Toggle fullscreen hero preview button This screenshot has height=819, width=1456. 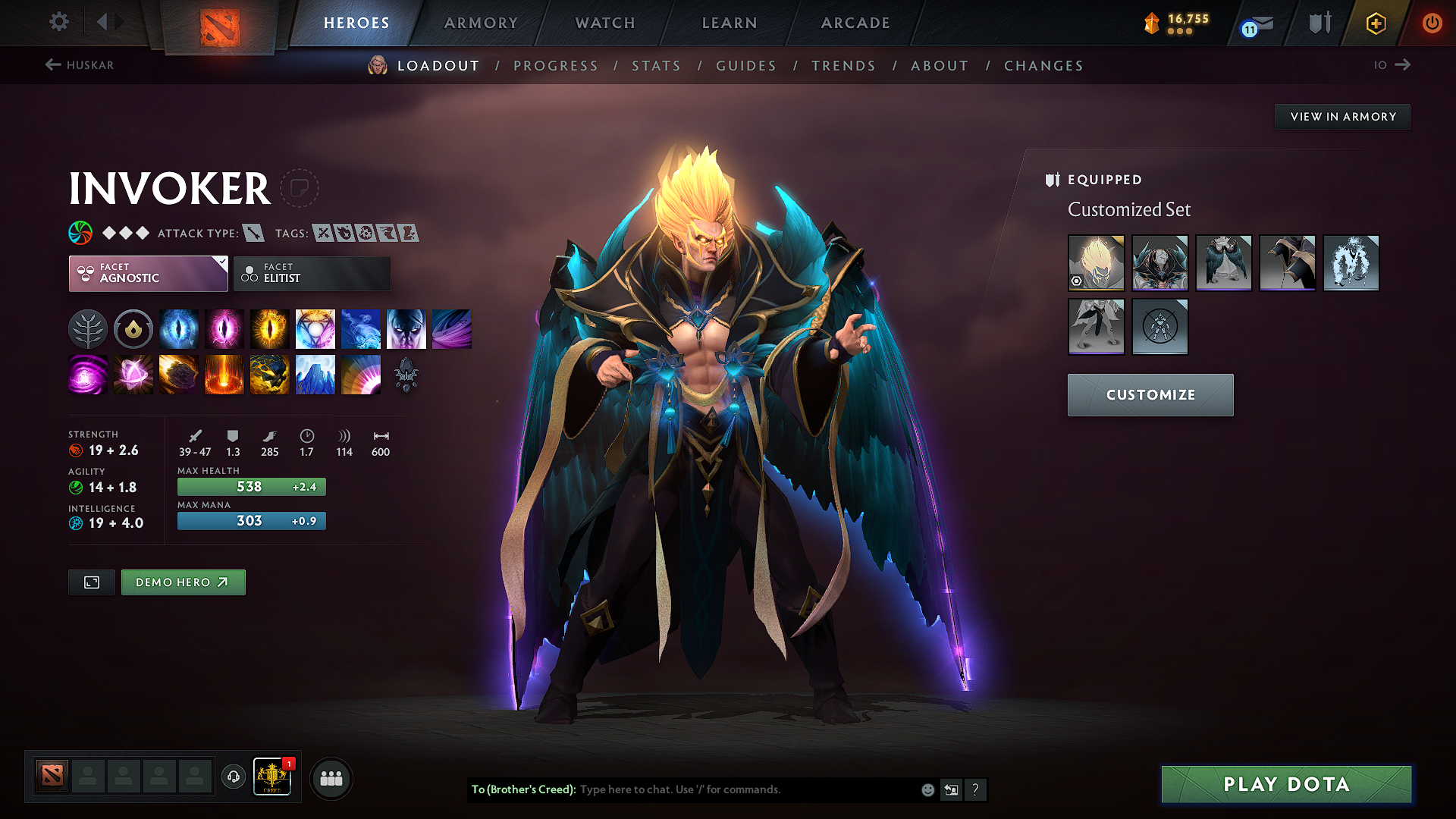pos(91,582)
